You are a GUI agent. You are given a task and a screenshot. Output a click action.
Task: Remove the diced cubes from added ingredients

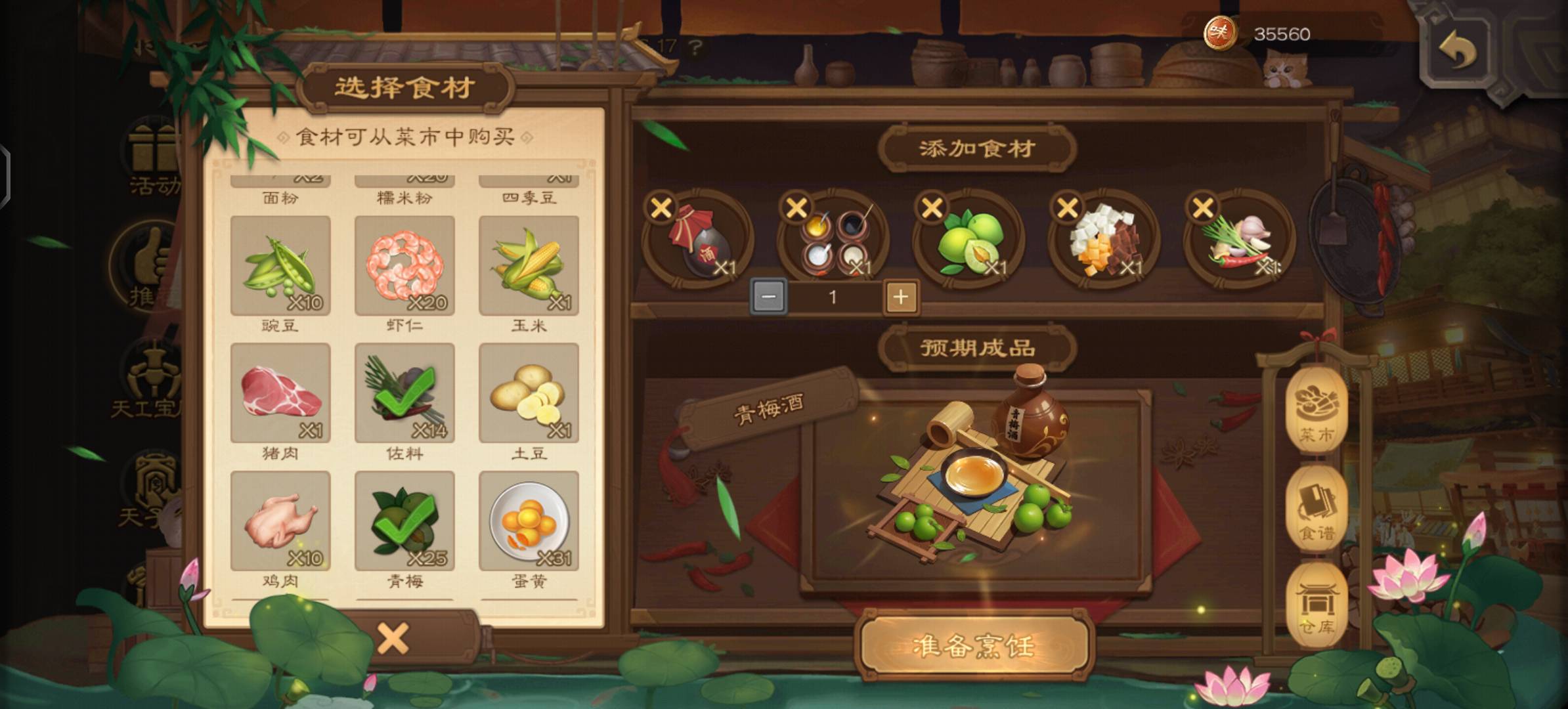[x=1068, y=208]
